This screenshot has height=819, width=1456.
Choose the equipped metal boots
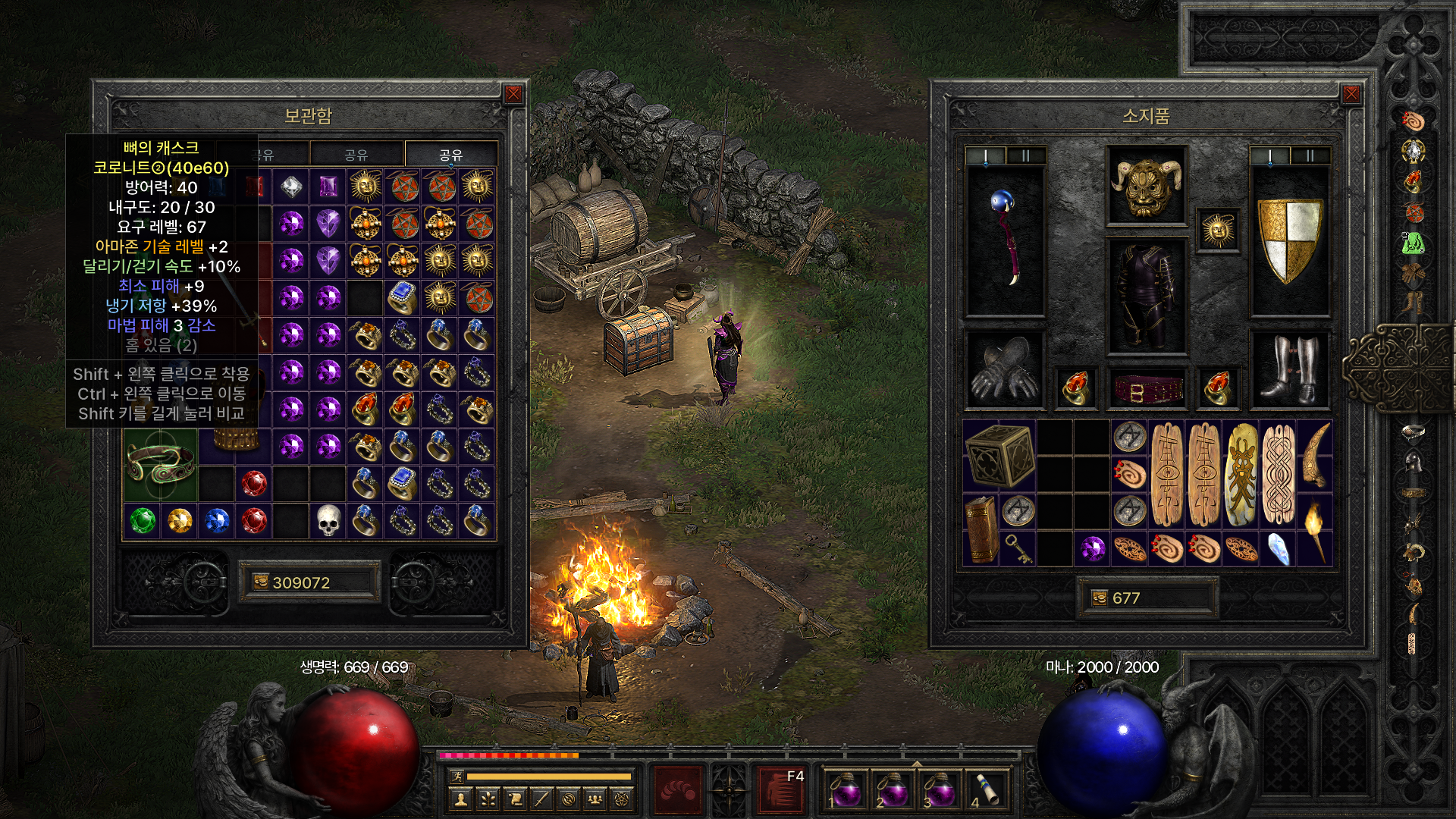coord(1289,369)
